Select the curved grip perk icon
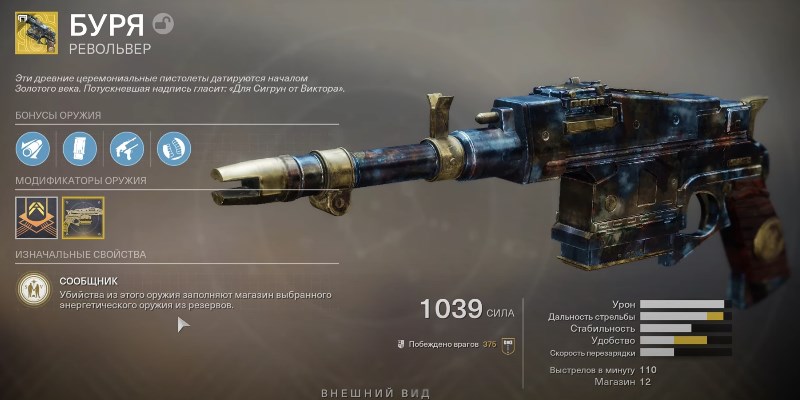 [170, 149]
